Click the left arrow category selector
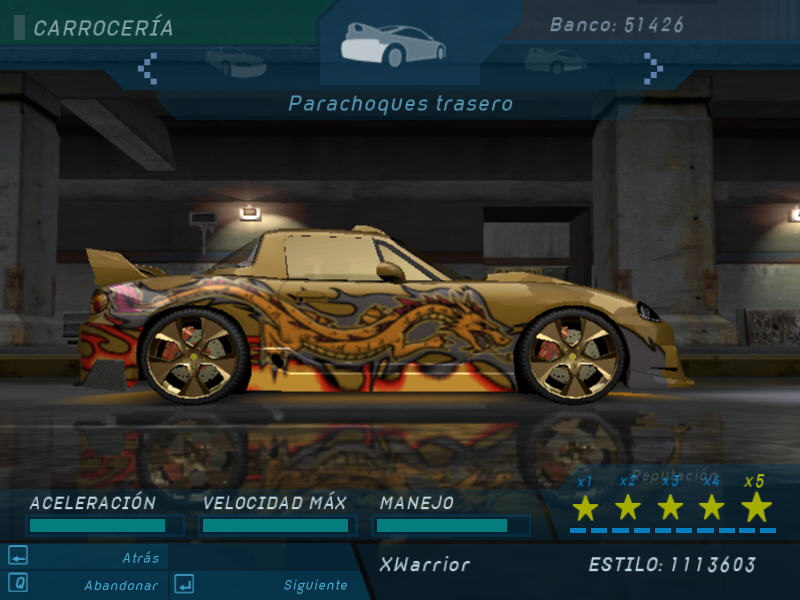800x600 pixels. 148,67
